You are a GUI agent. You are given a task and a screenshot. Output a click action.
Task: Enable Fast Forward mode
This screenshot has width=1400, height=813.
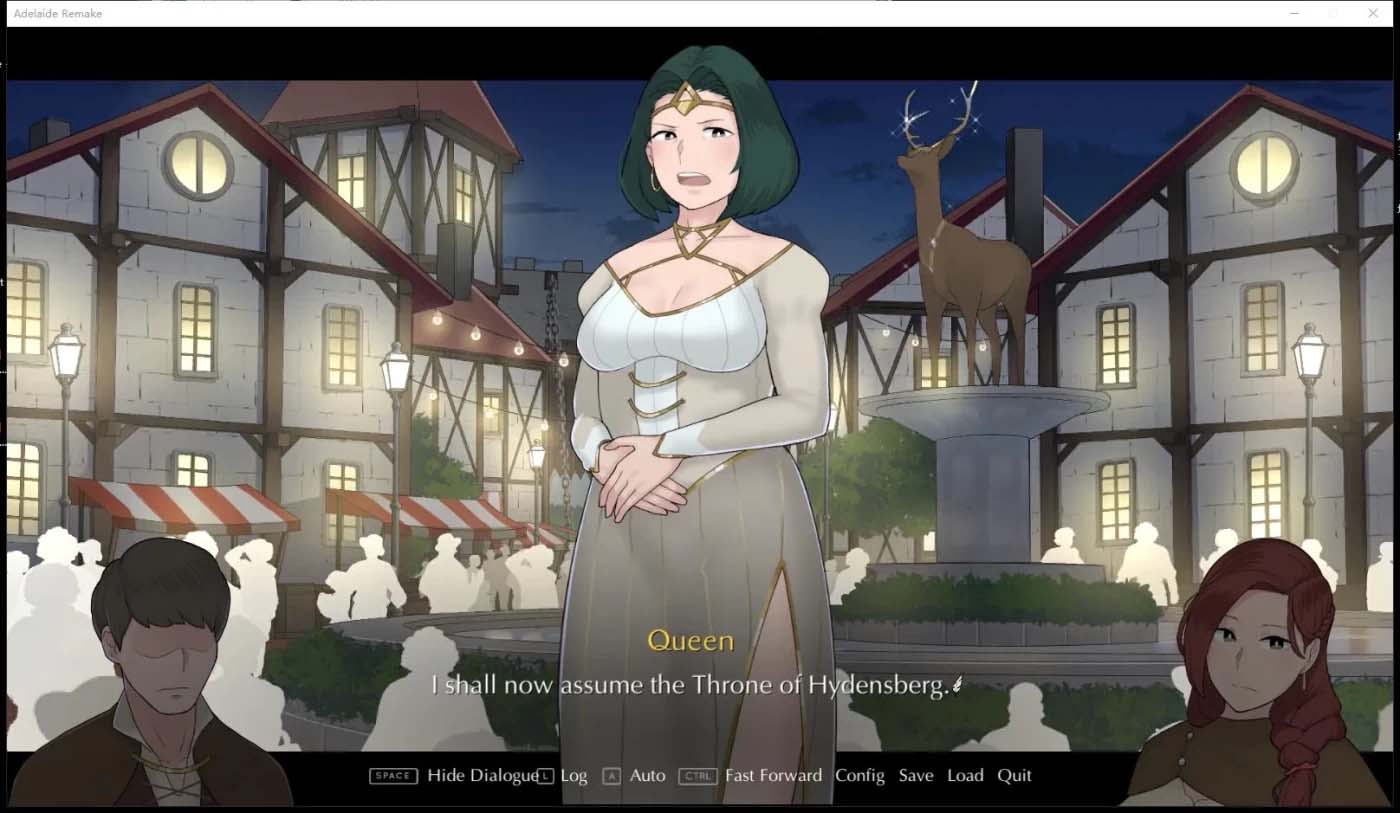click(774, 776)
